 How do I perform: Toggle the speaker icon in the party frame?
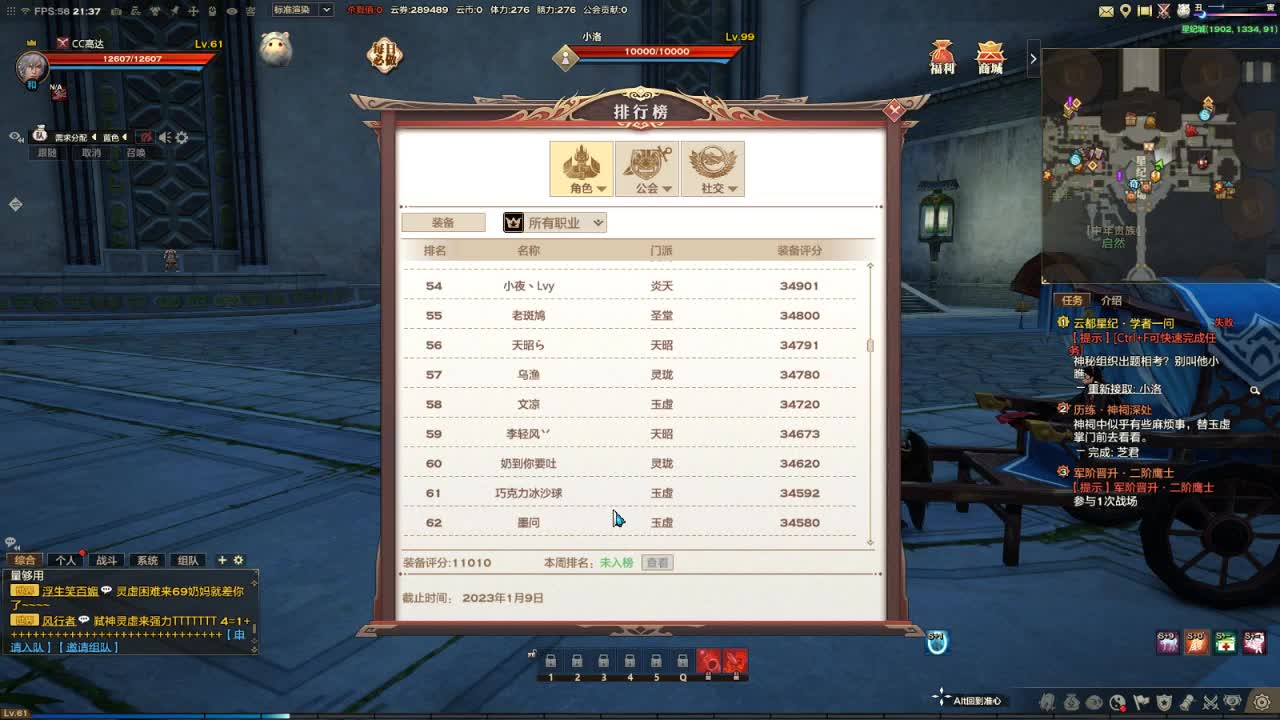point(165,137)
